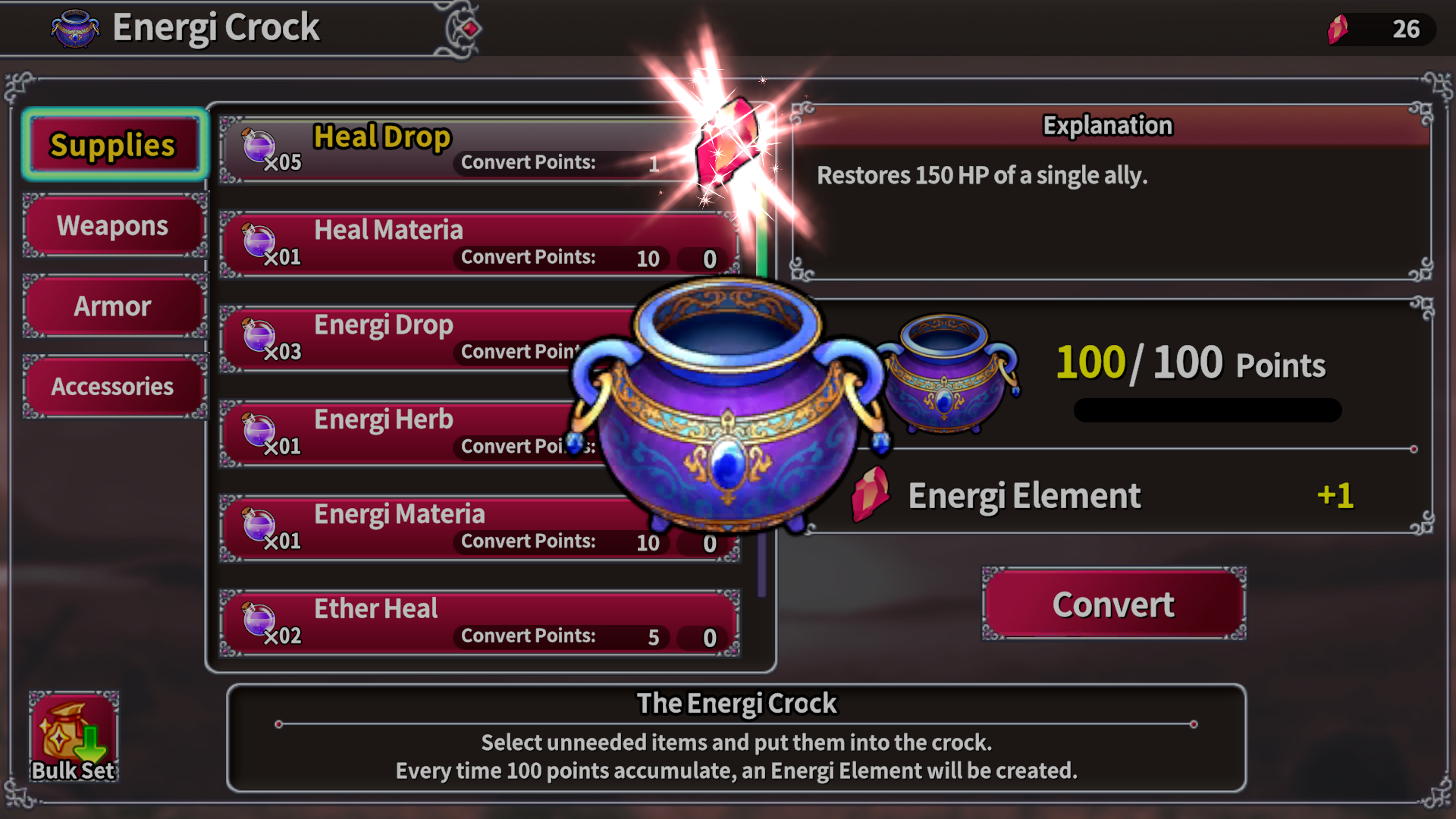The image size is (1456, 819).
Task: Open the Armor category
Action: point(113,306)
